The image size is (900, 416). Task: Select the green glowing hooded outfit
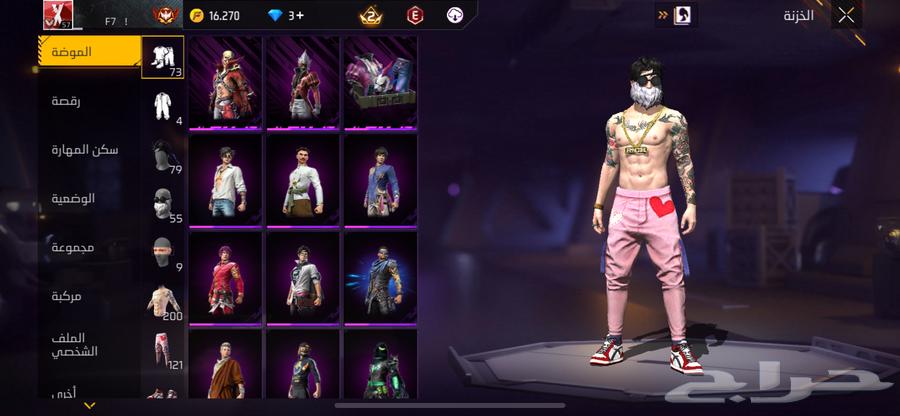coord(380,370)
